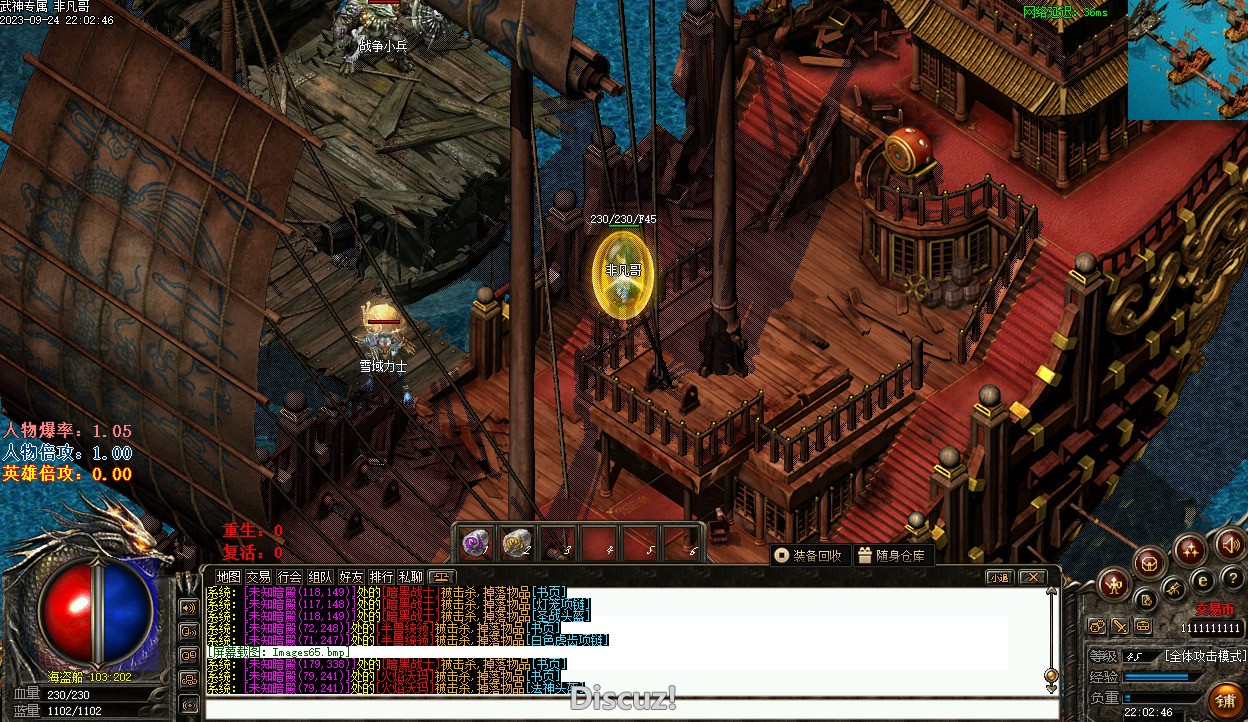The width and height of the screenshot is (1248, 722).
Task: Toggle sound with the speaker icon
Action: click(x=1231, y=545)
